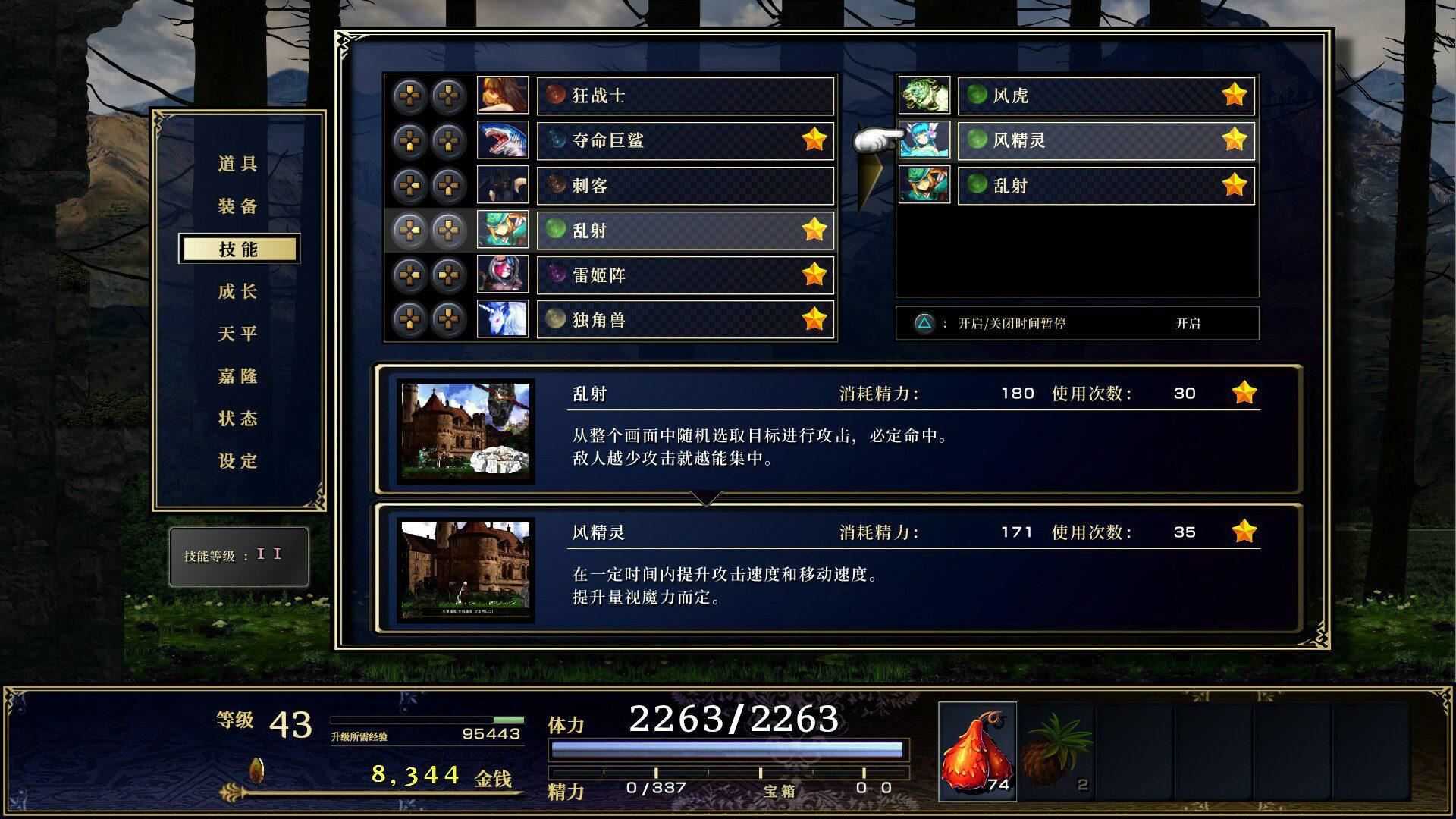Toggle the star on the 风虎 equipped slot
The height and width of the screenshot is (819, 1456).
[1235, 95]
